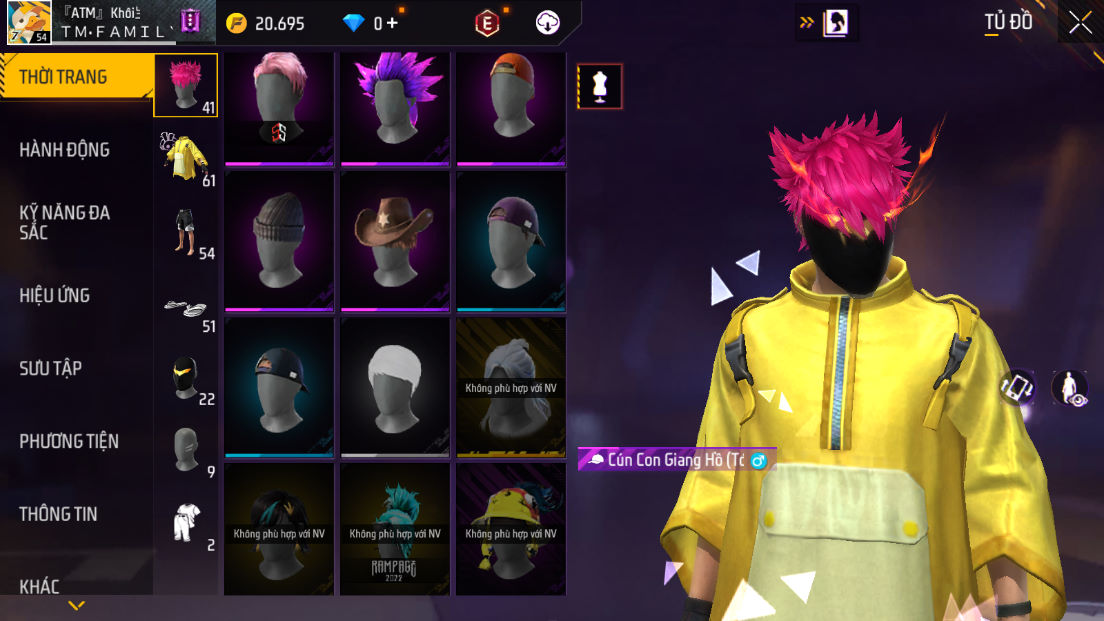
Task: Choose the white hair headwear
Action: [395, 387]
